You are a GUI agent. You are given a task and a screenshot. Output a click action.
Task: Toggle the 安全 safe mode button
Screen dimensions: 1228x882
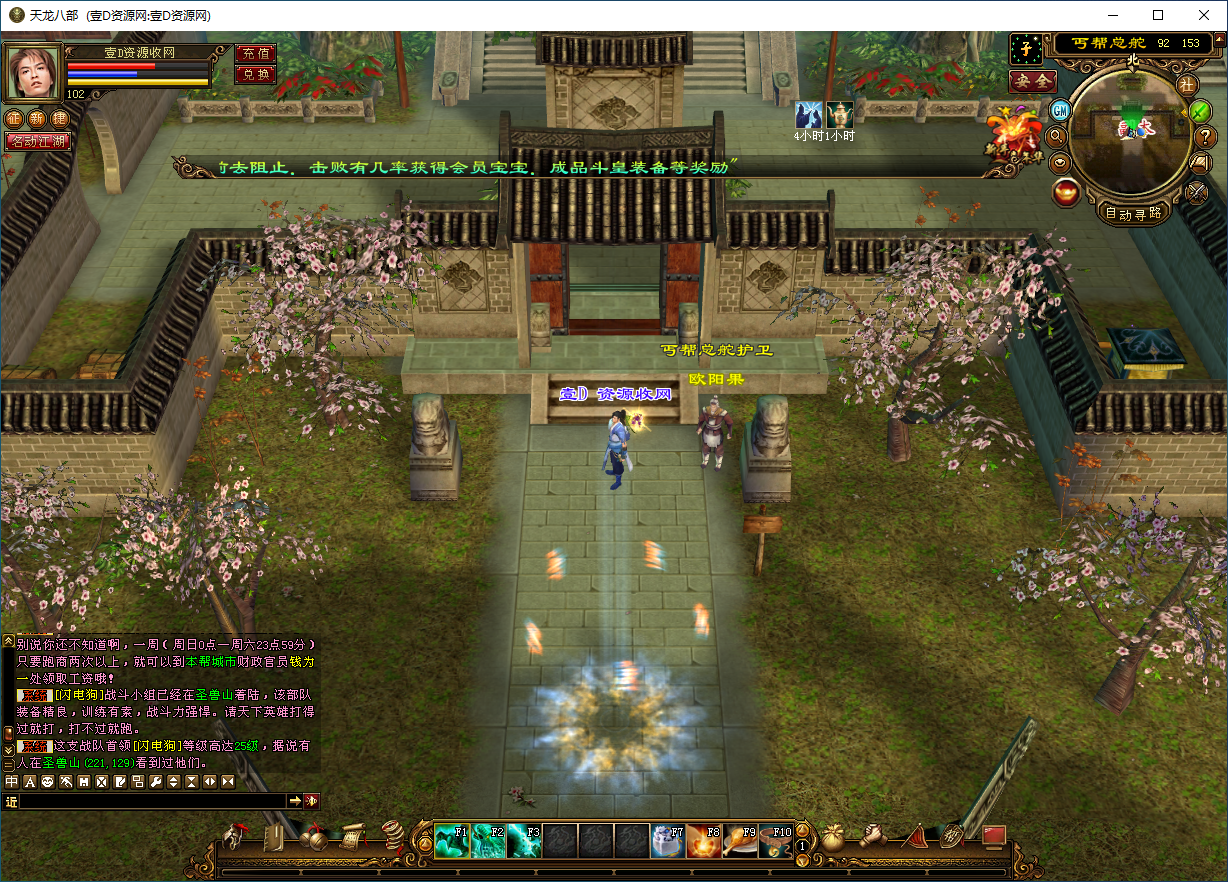click(1032, 82)
